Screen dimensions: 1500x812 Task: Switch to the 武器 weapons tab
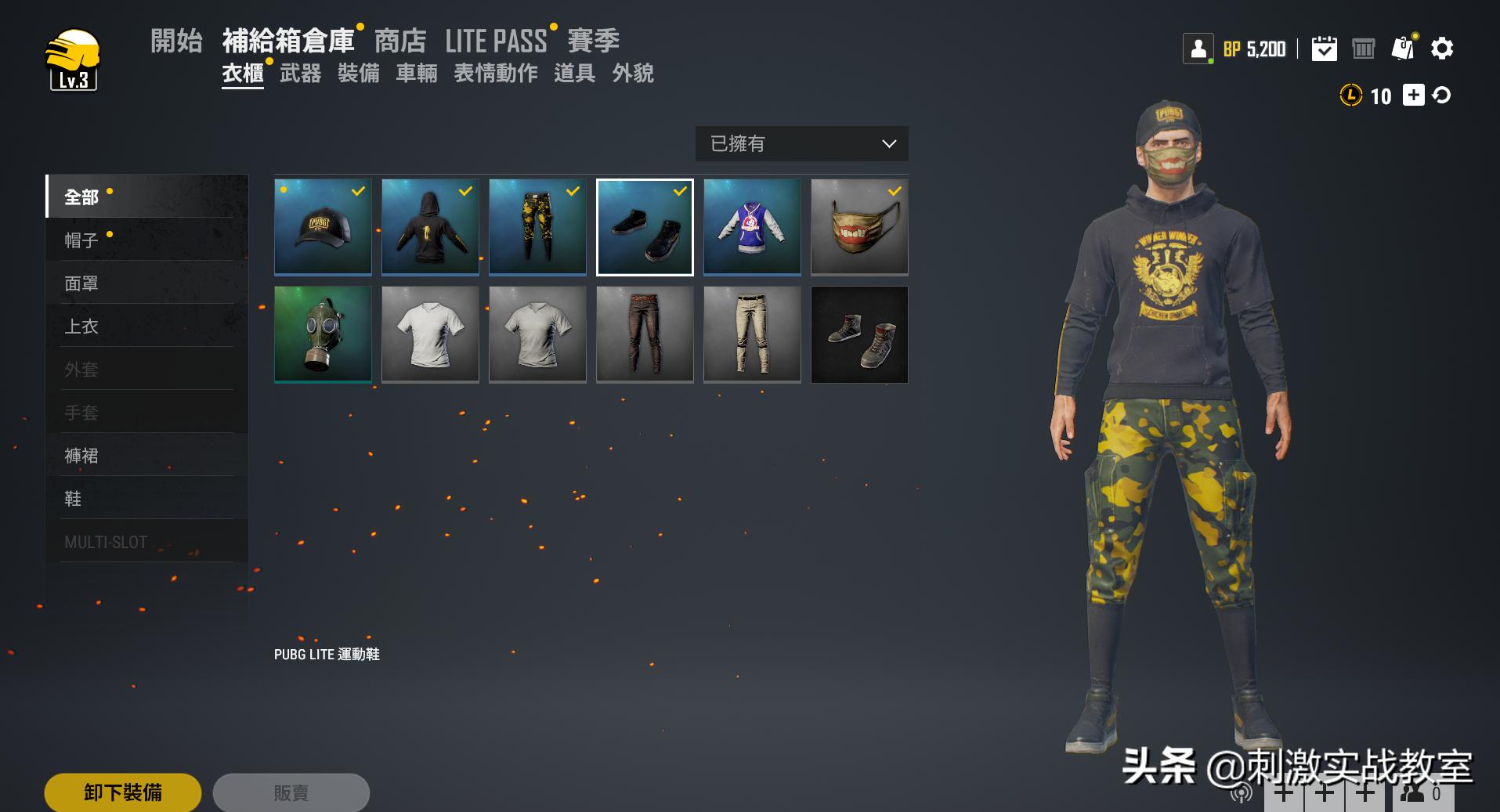click(300, 74)
